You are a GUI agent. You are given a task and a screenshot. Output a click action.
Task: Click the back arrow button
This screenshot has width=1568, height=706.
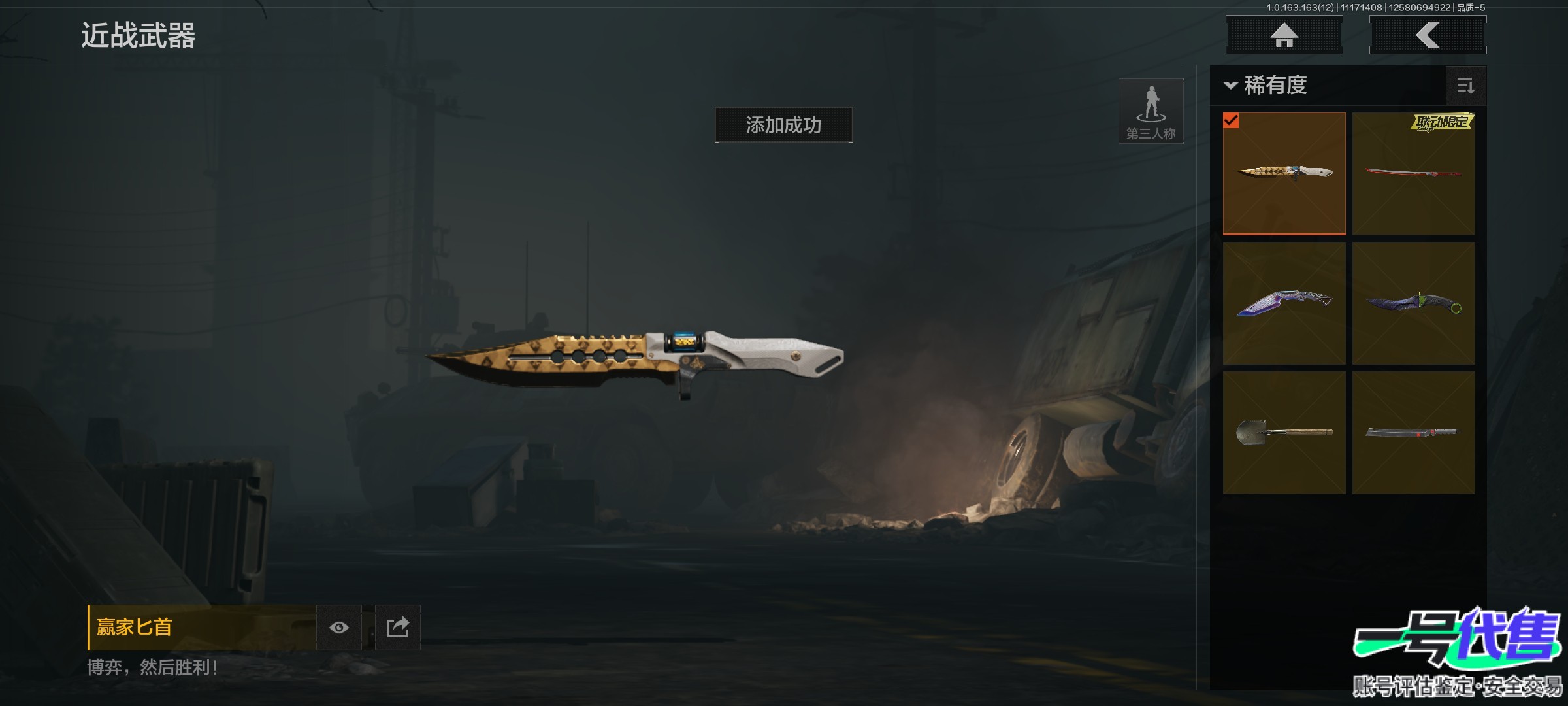point(1428,35)
